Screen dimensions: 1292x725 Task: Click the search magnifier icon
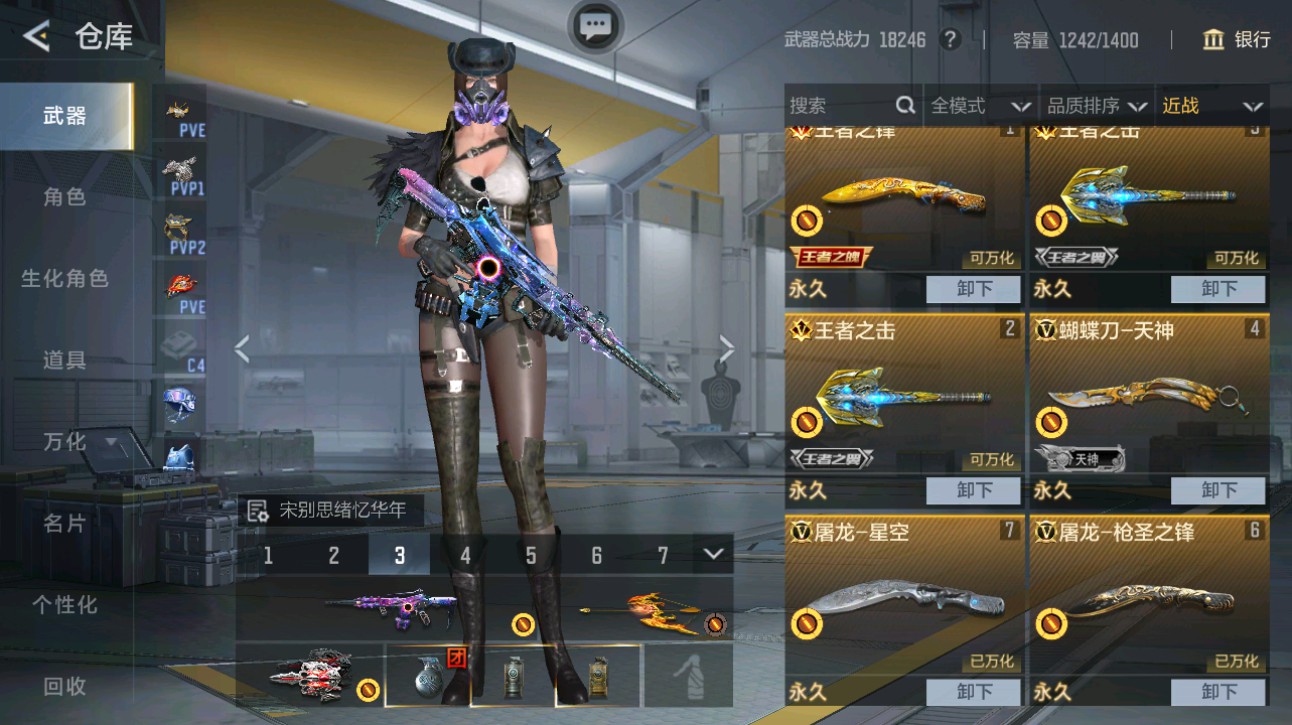tap(905, 104)
